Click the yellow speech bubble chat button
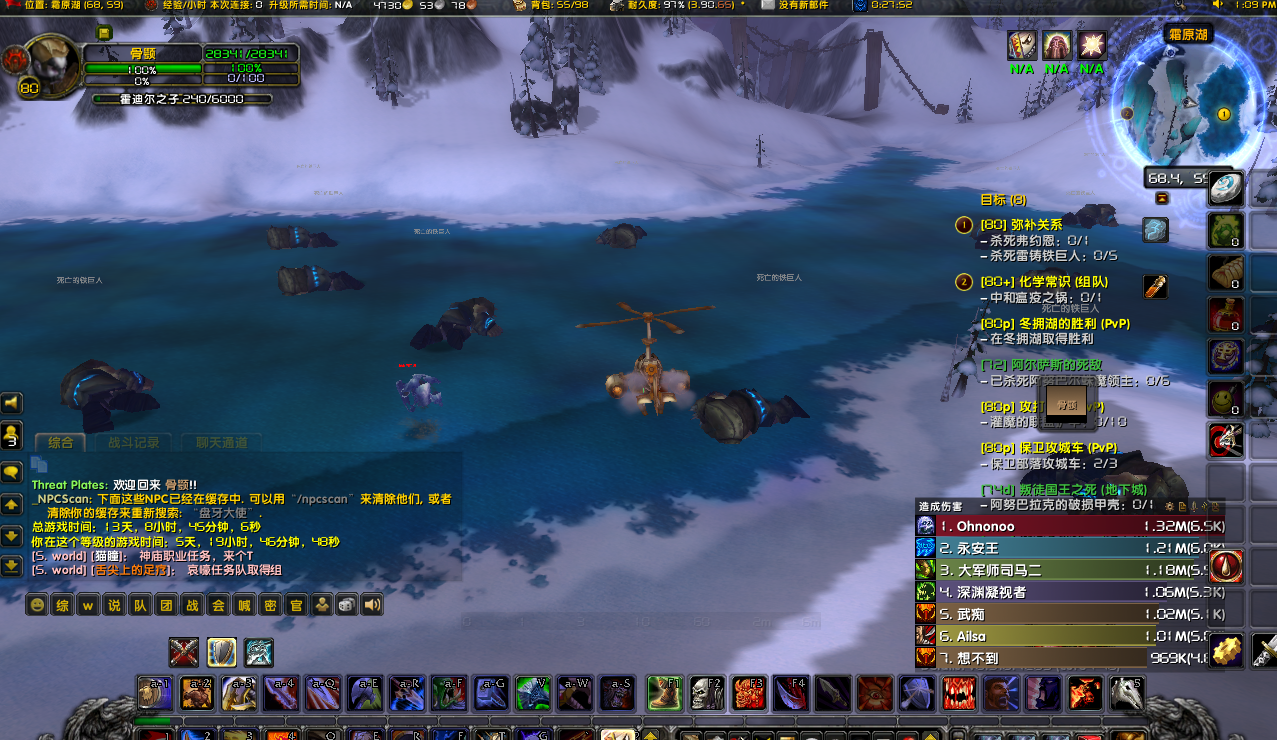Screen dimensions: 1277x740 tap(12, 471)
